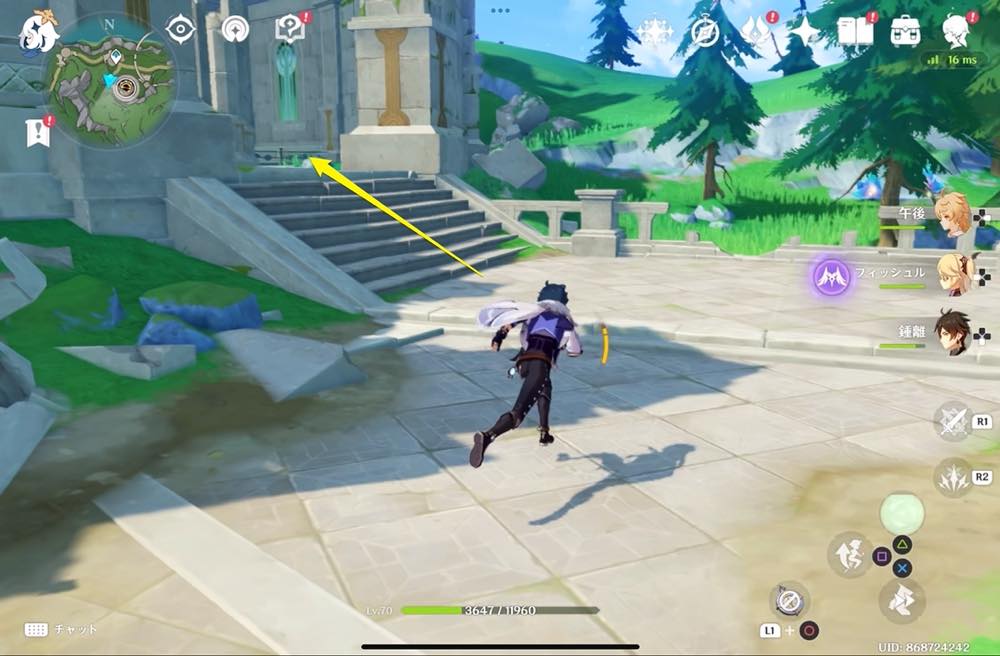
Task: Click the circular arch icon beside the minimap
Action: coord(236,30)
